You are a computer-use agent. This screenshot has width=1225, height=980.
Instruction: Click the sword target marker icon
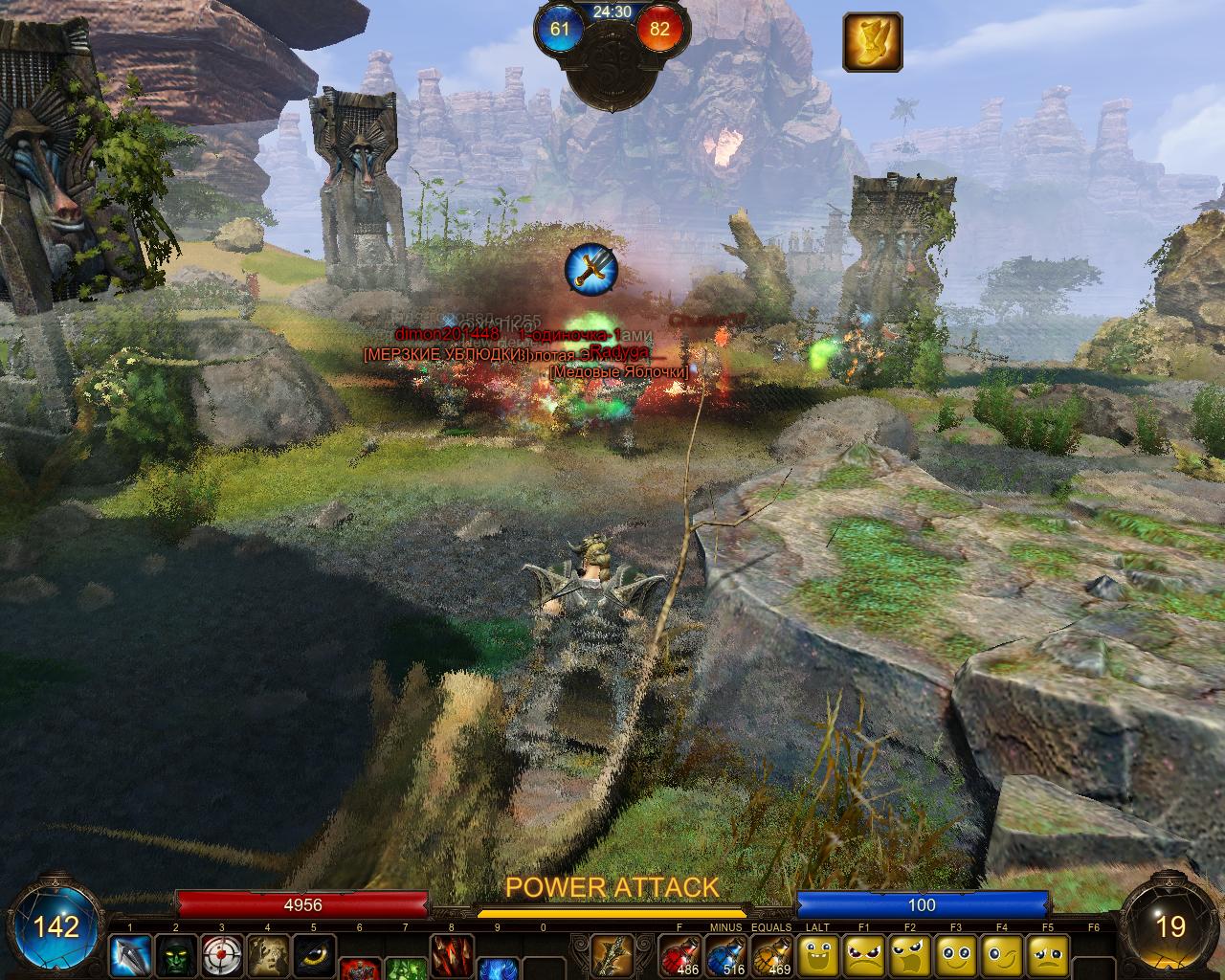tap(590, 269)
